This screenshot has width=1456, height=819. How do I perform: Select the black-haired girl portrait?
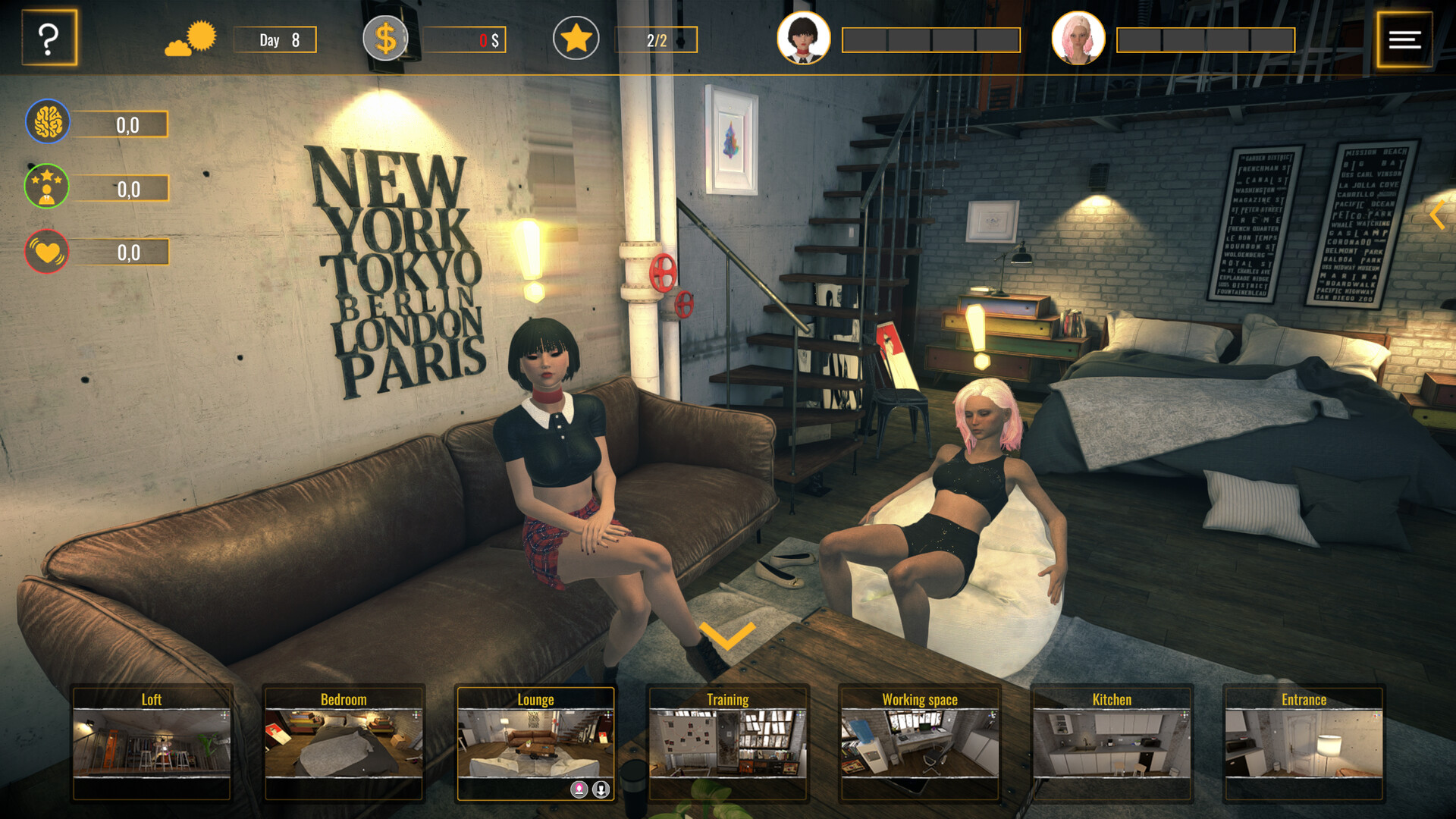click(x=804, y=38)
